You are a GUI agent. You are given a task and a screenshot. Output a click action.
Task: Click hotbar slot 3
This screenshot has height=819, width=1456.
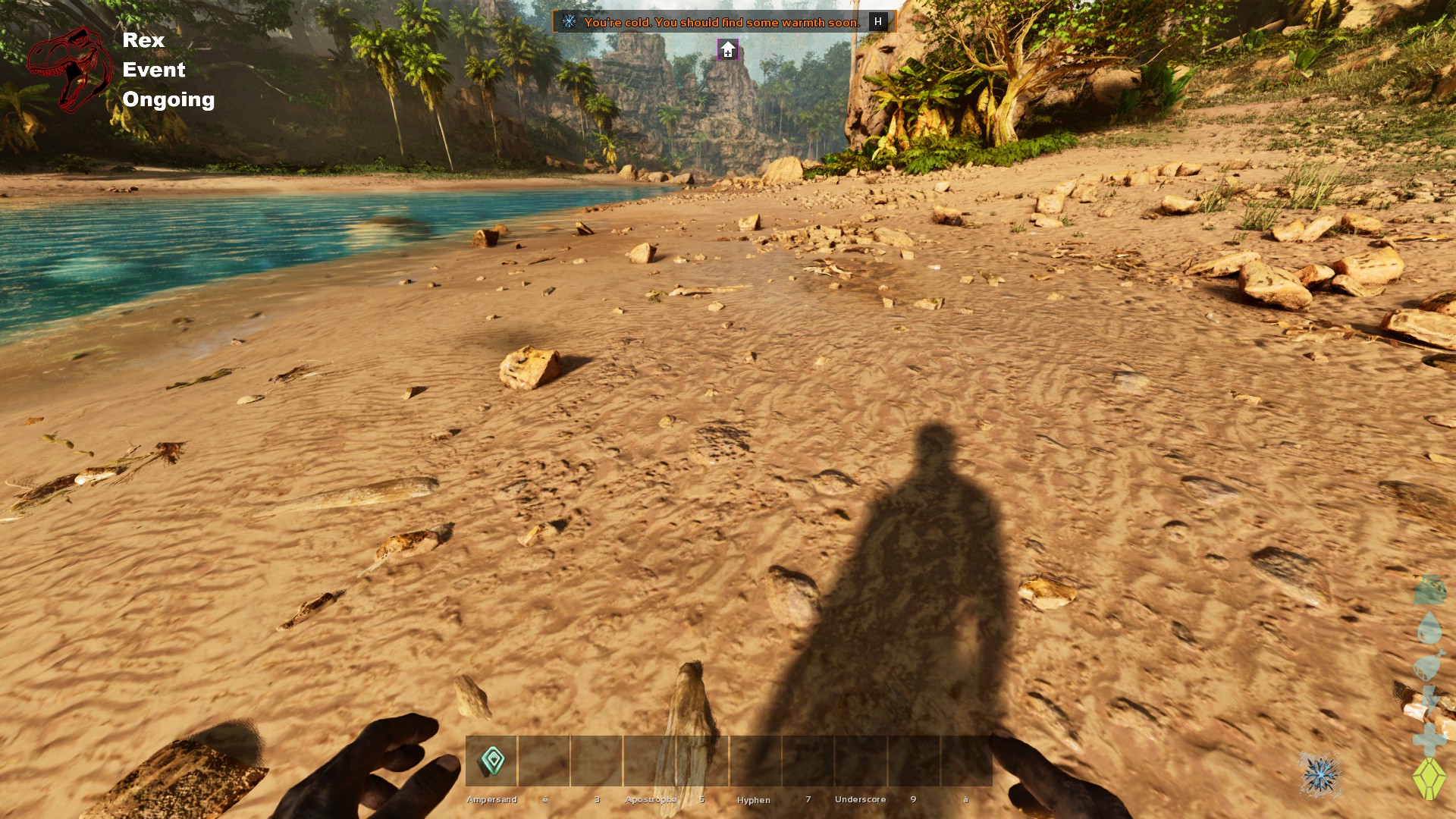[596, 761]
